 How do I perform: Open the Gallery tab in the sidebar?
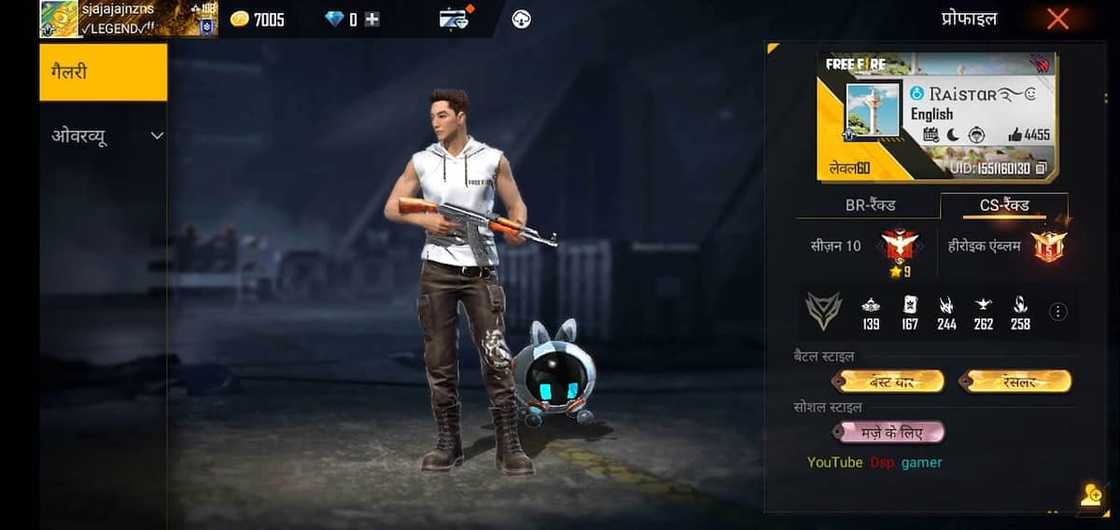point(103,72)
